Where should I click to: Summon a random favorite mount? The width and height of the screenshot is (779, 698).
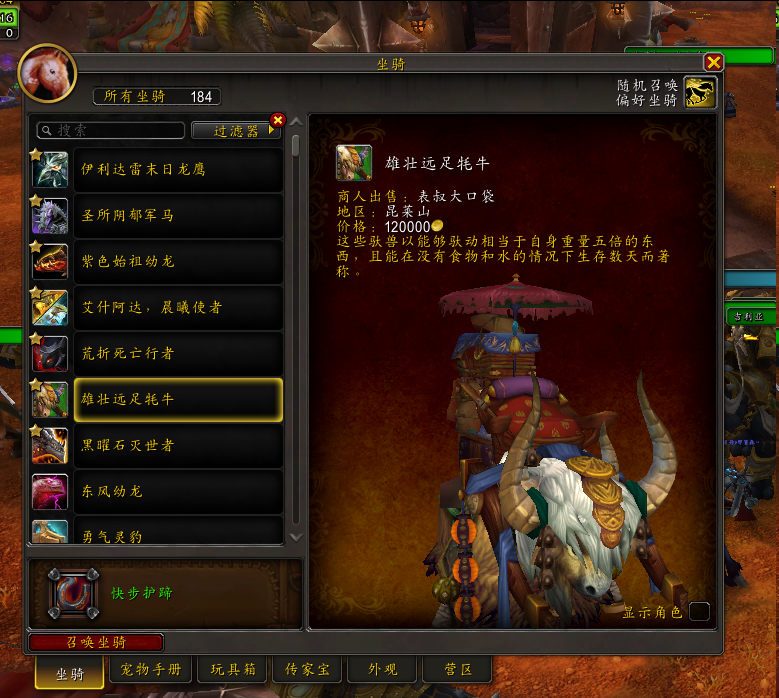pos(700,94)
